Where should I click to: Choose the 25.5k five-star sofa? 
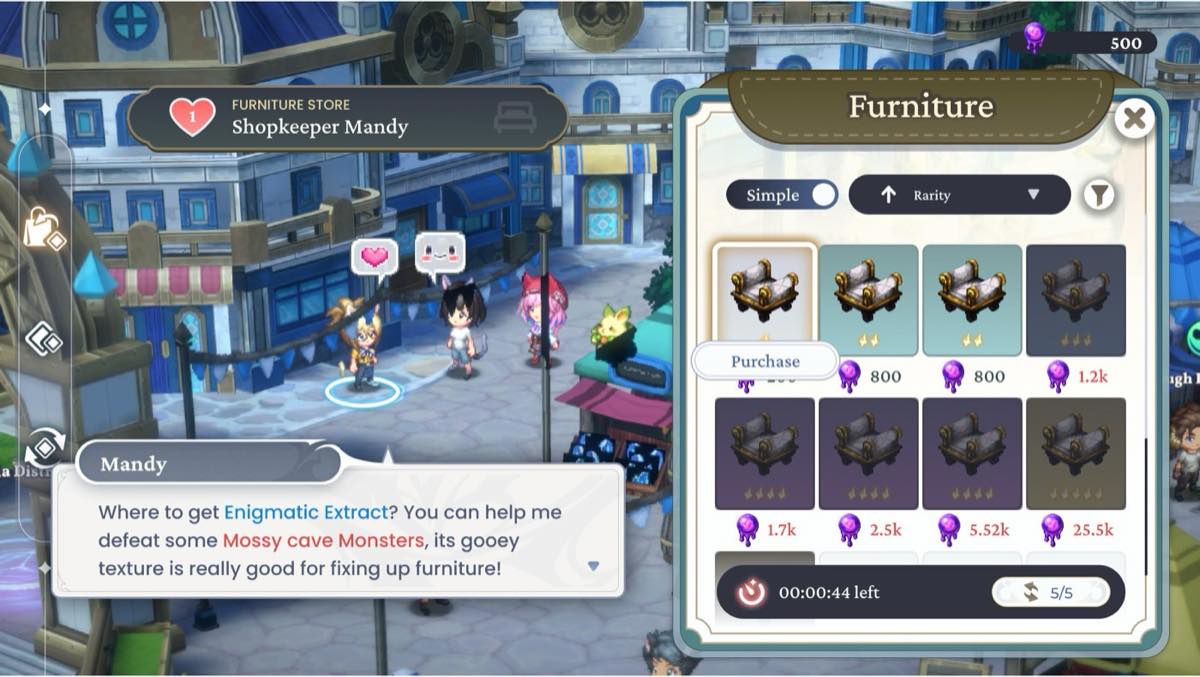tap(1076, 451)
